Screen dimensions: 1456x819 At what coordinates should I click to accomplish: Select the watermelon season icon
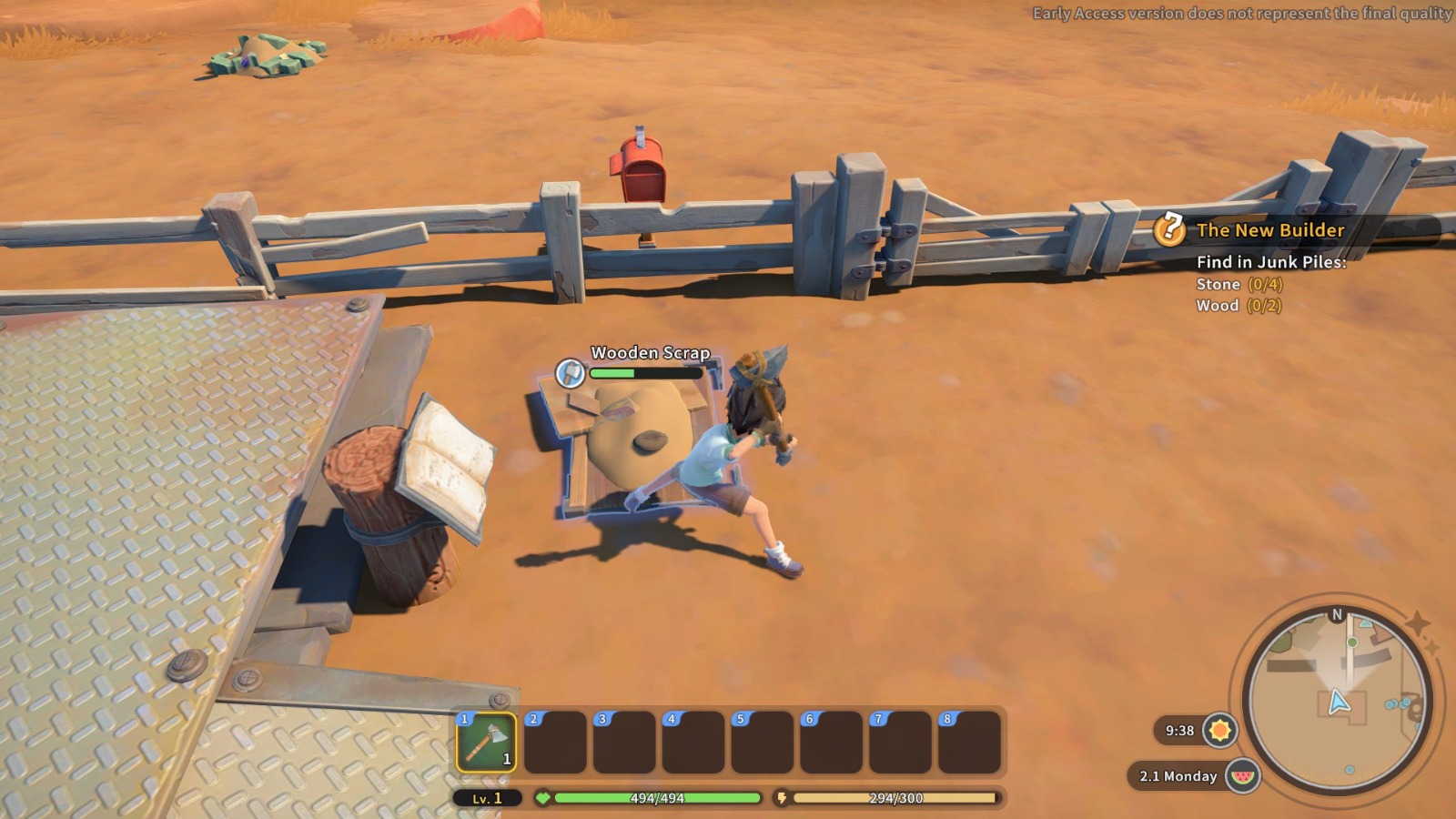coord(1245,776)
